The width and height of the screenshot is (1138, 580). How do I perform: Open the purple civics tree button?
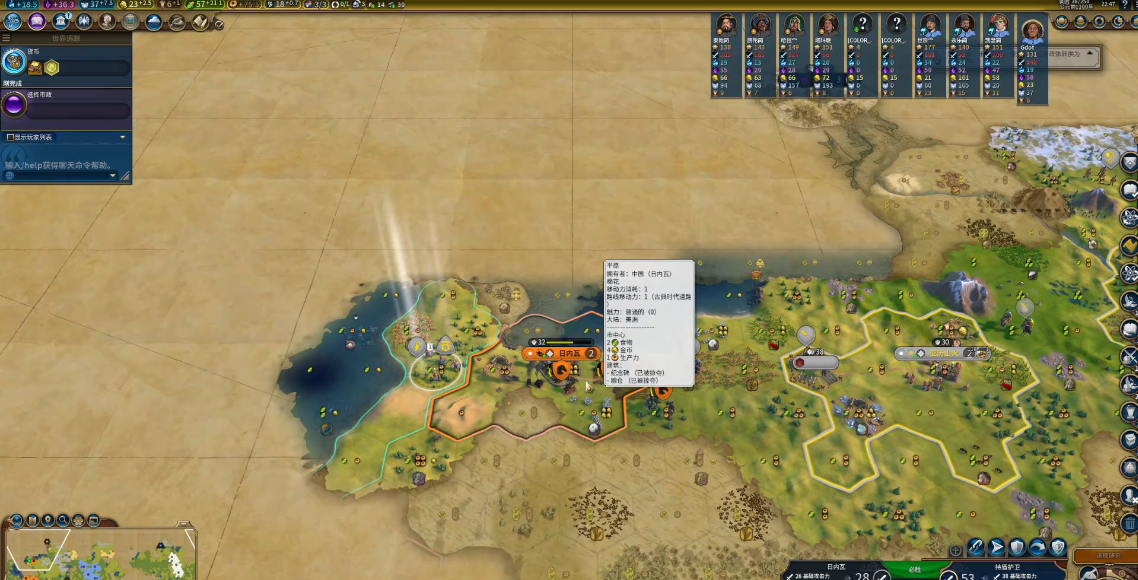36,21
